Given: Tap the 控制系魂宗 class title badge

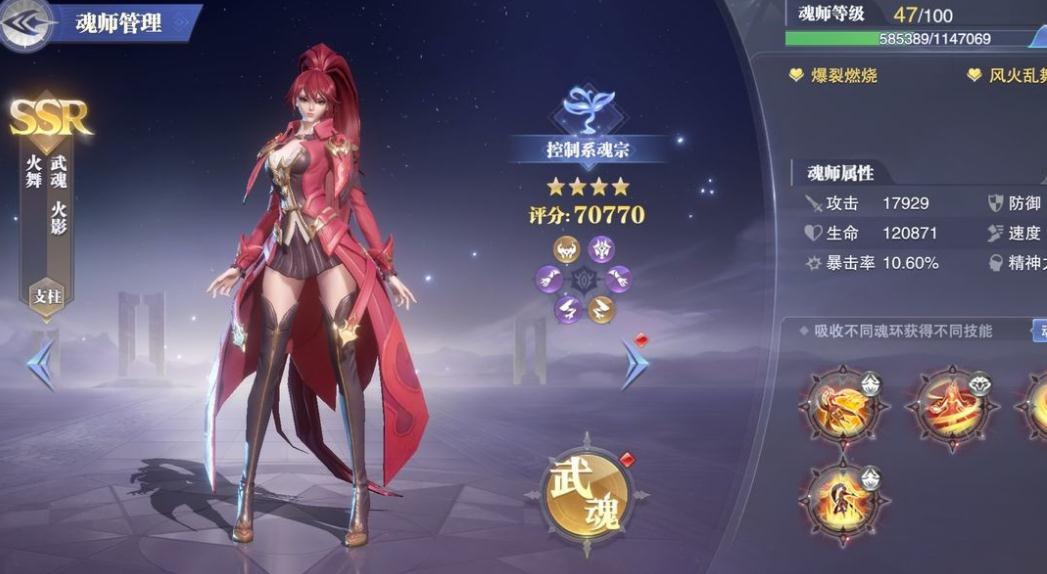Looking at the screenshot, I should click(x=586, y=151).
